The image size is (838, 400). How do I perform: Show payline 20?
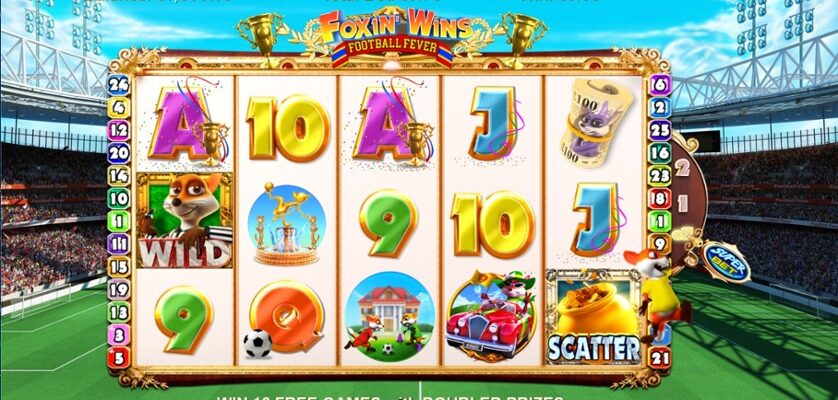[x=120, y=152]
